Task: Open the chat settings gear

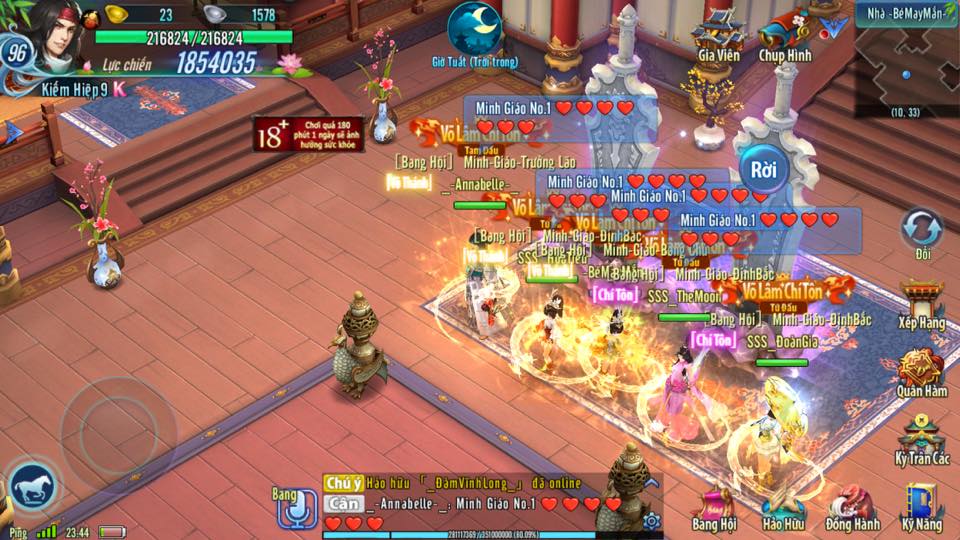Action: pos(652,520)
